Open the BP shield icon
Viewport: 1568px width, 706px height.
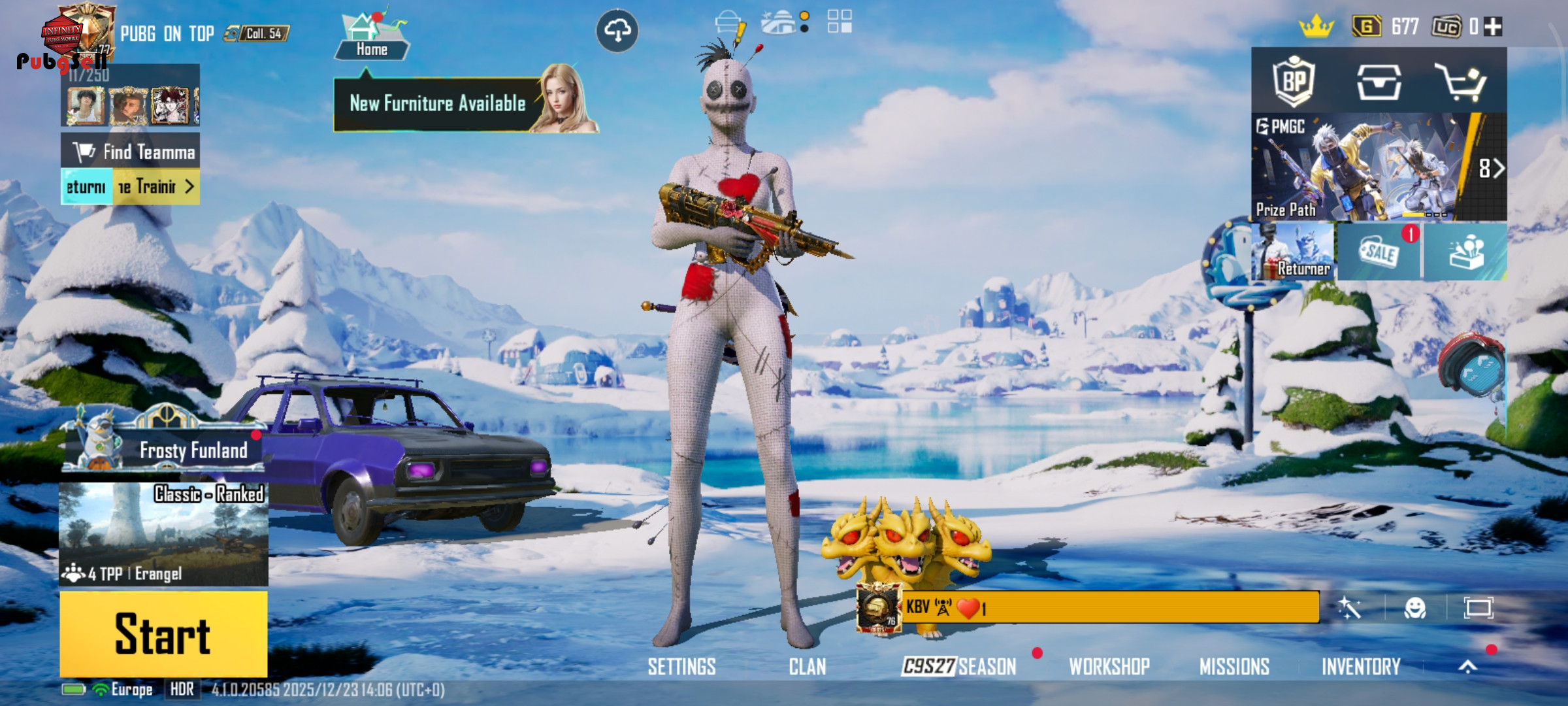click(1294, 82)
